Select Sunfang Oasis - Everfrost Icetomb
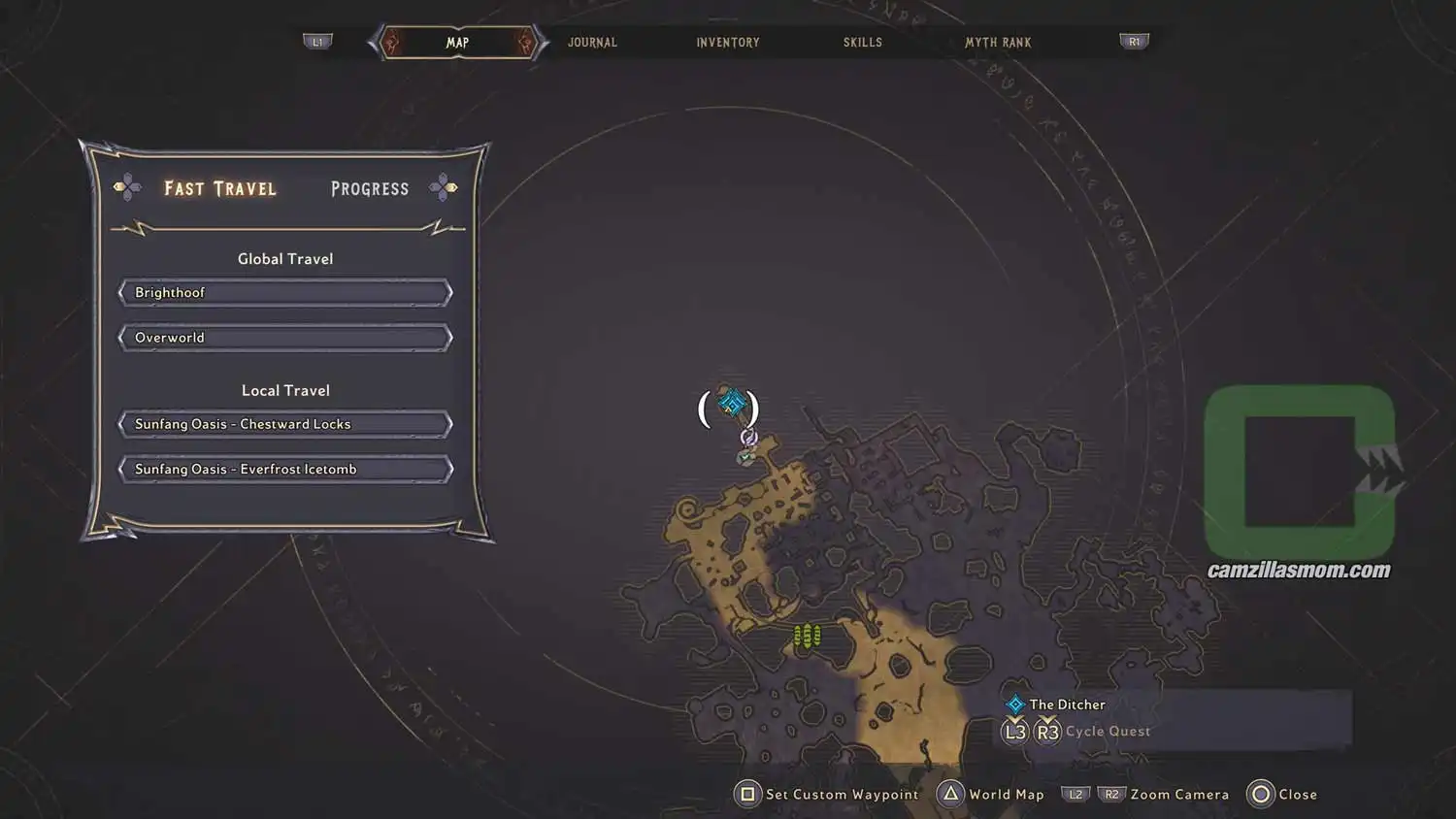The height and width of the screenshot is (819, 1456). pyautogui.click(x=284, y=469)
